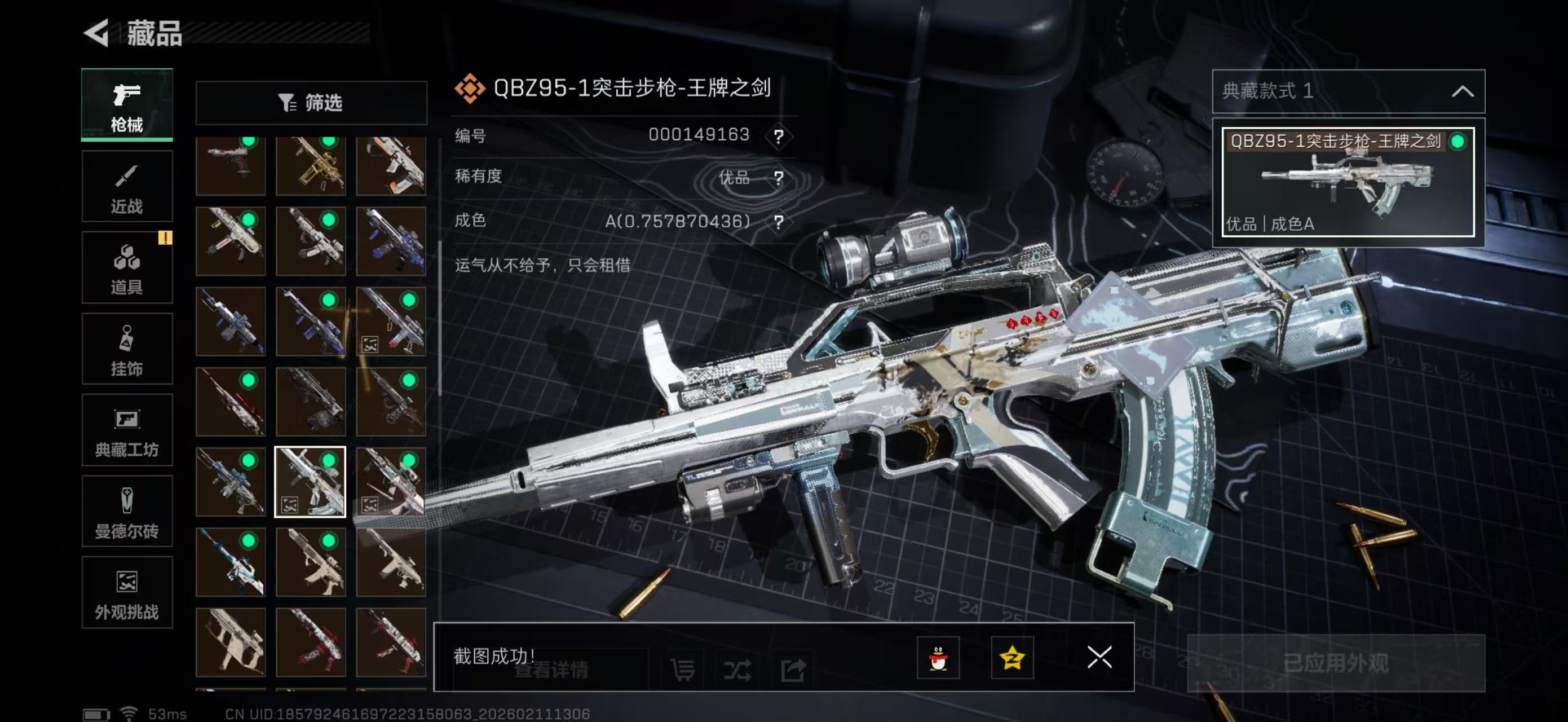The height and width of the screenshot is (722, 1568).
Task: Open the 典藏工坊 collection workshop
Action: 127,431
